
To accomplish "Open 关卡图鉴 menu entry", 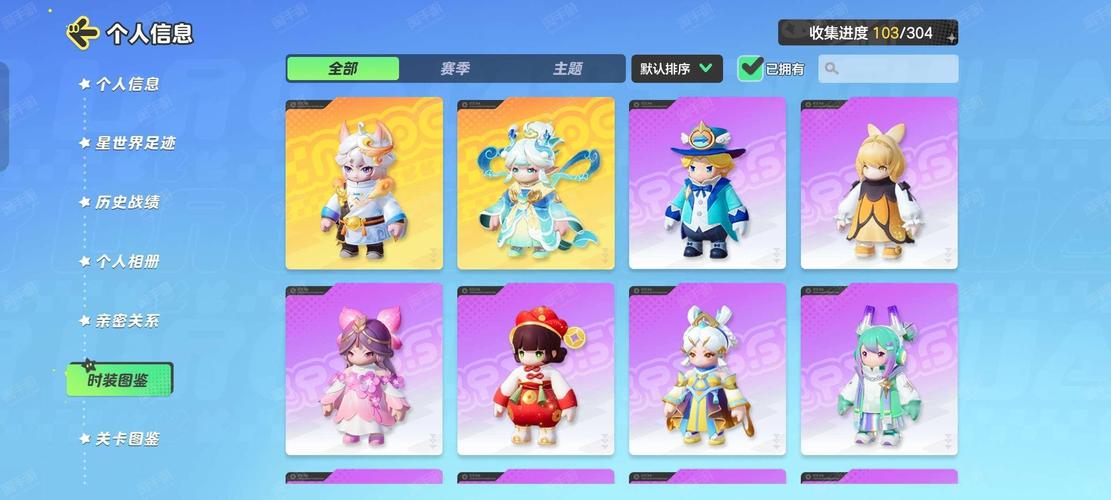I will coord(127,438).
